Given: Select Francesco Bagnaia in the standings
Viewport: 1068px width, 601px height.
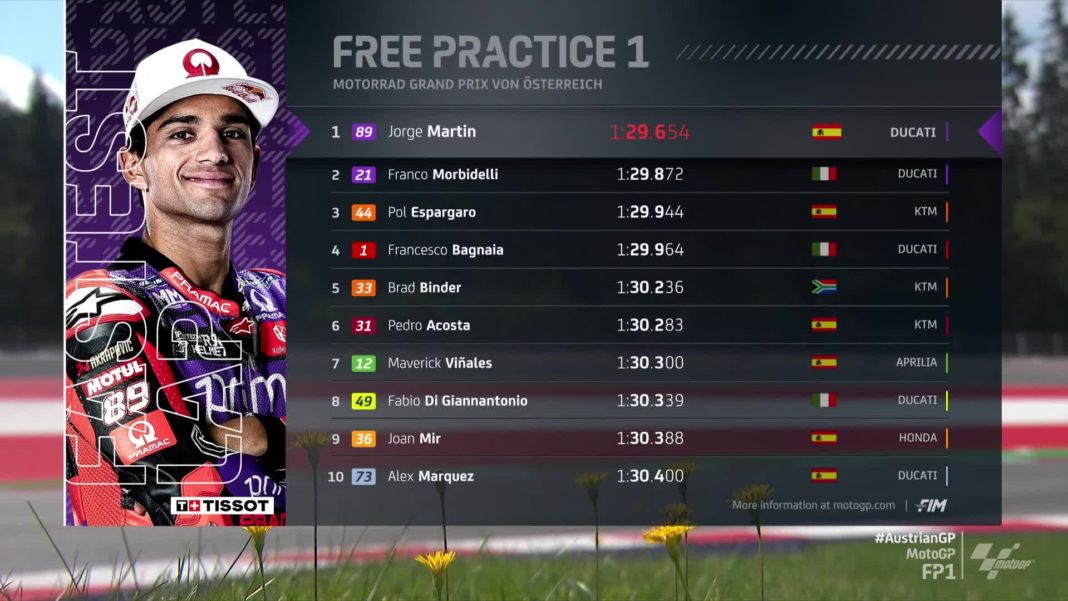Looking at the screenshot, I should 640,250.
